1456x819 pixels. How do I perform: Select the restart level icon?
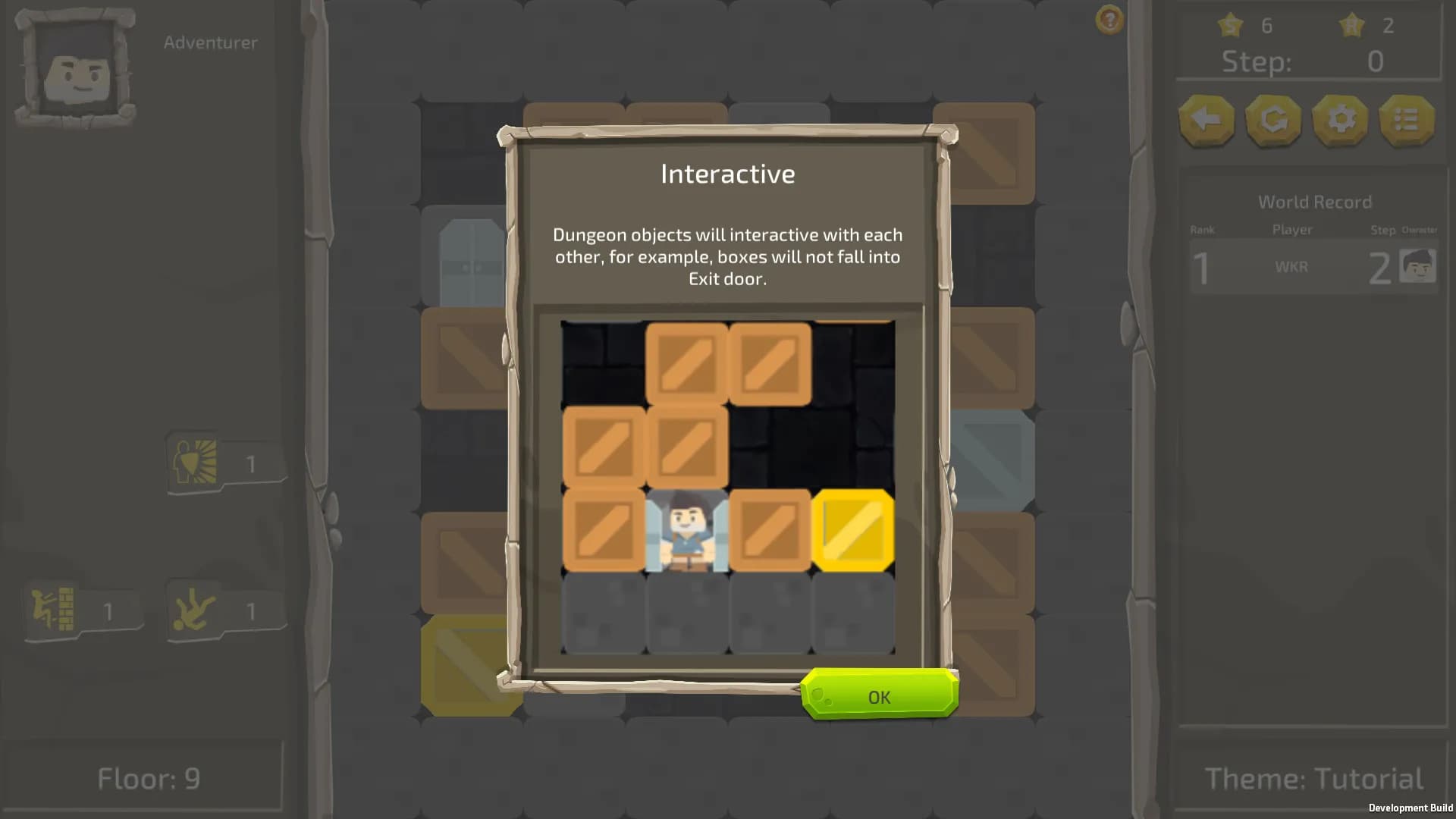[x=1272, y=120]
